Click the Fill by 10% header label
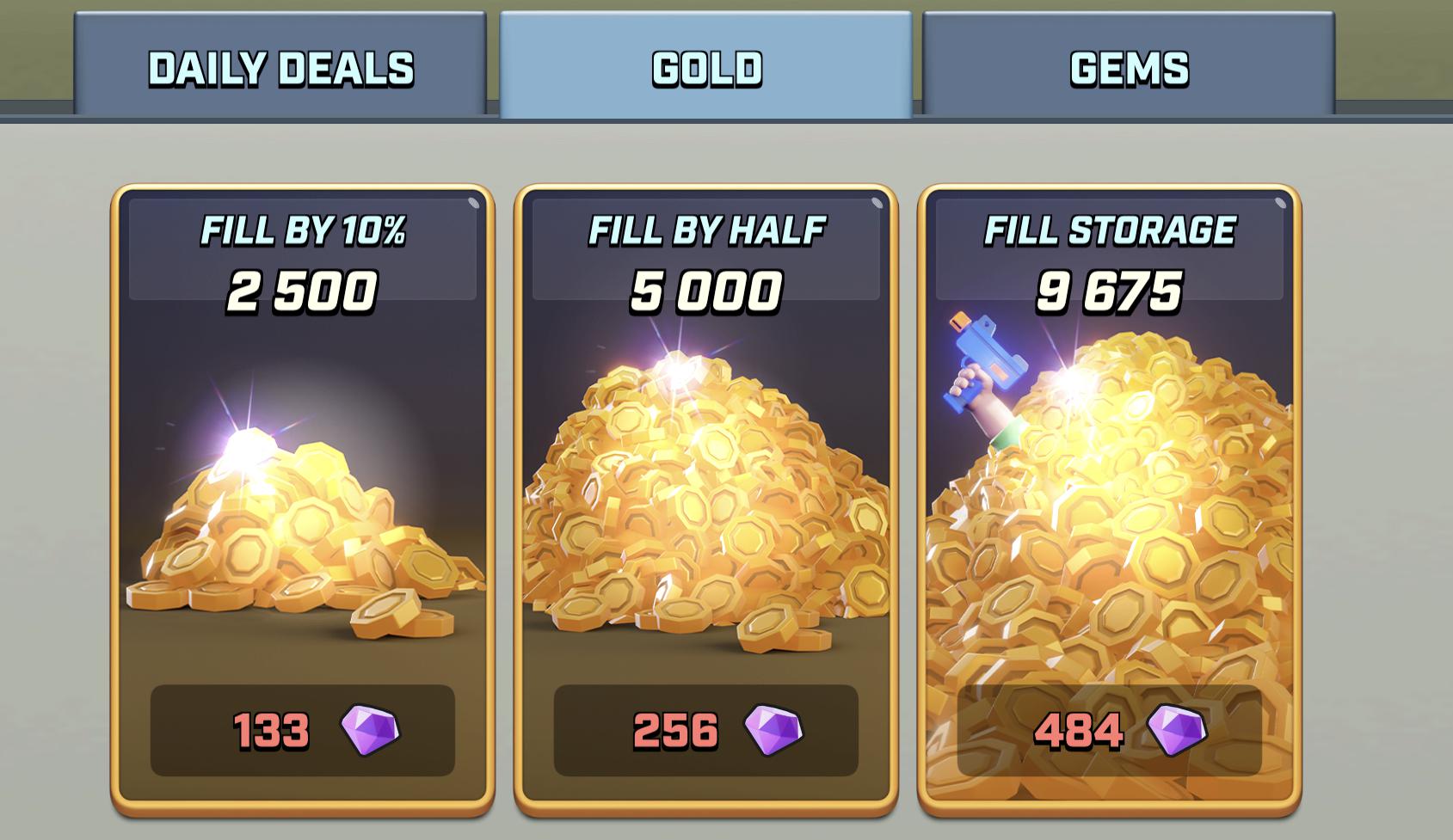1453x840 pixels. pyautogui.click(x=305, y=229)
